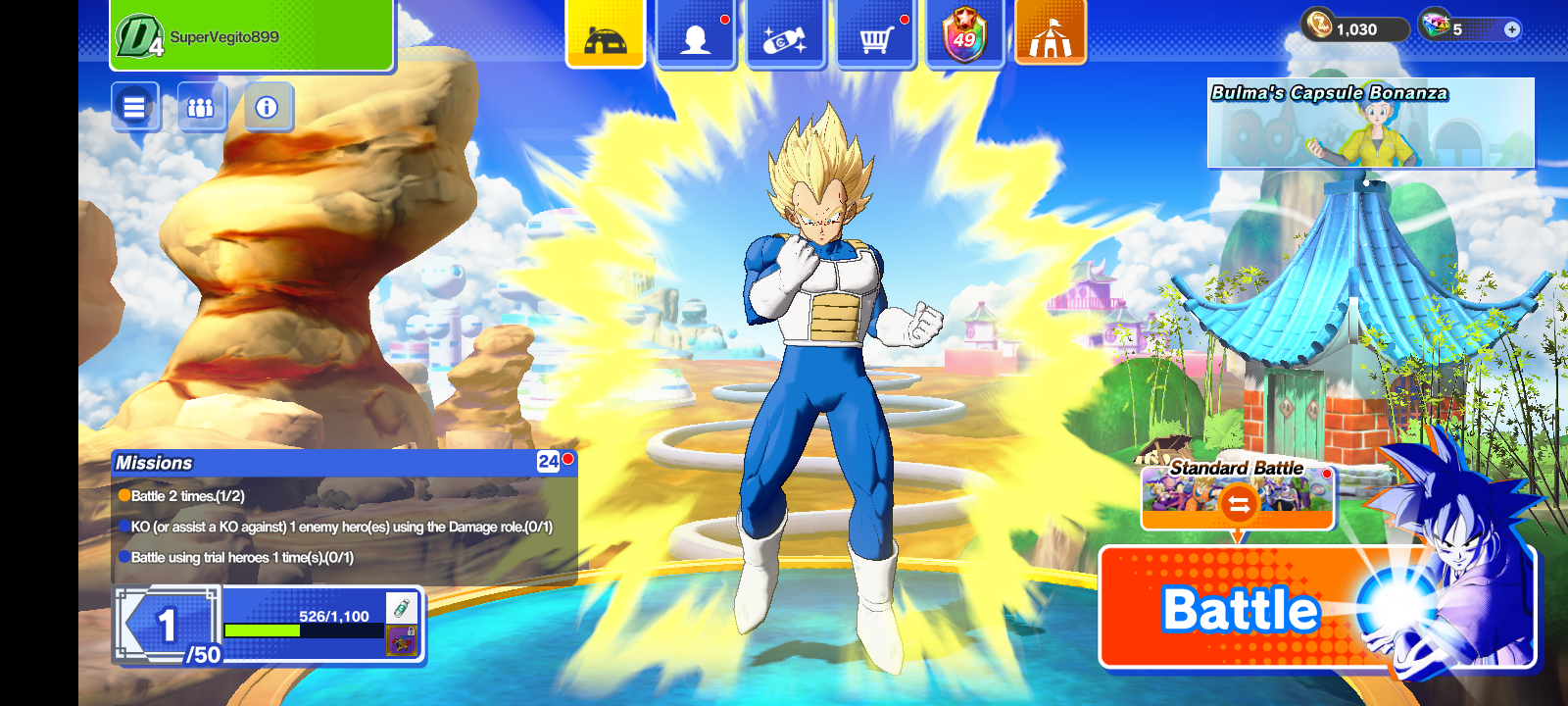Open the hamburger list menu
Viewport: 1568px width, 706px height.
[134, 107]
